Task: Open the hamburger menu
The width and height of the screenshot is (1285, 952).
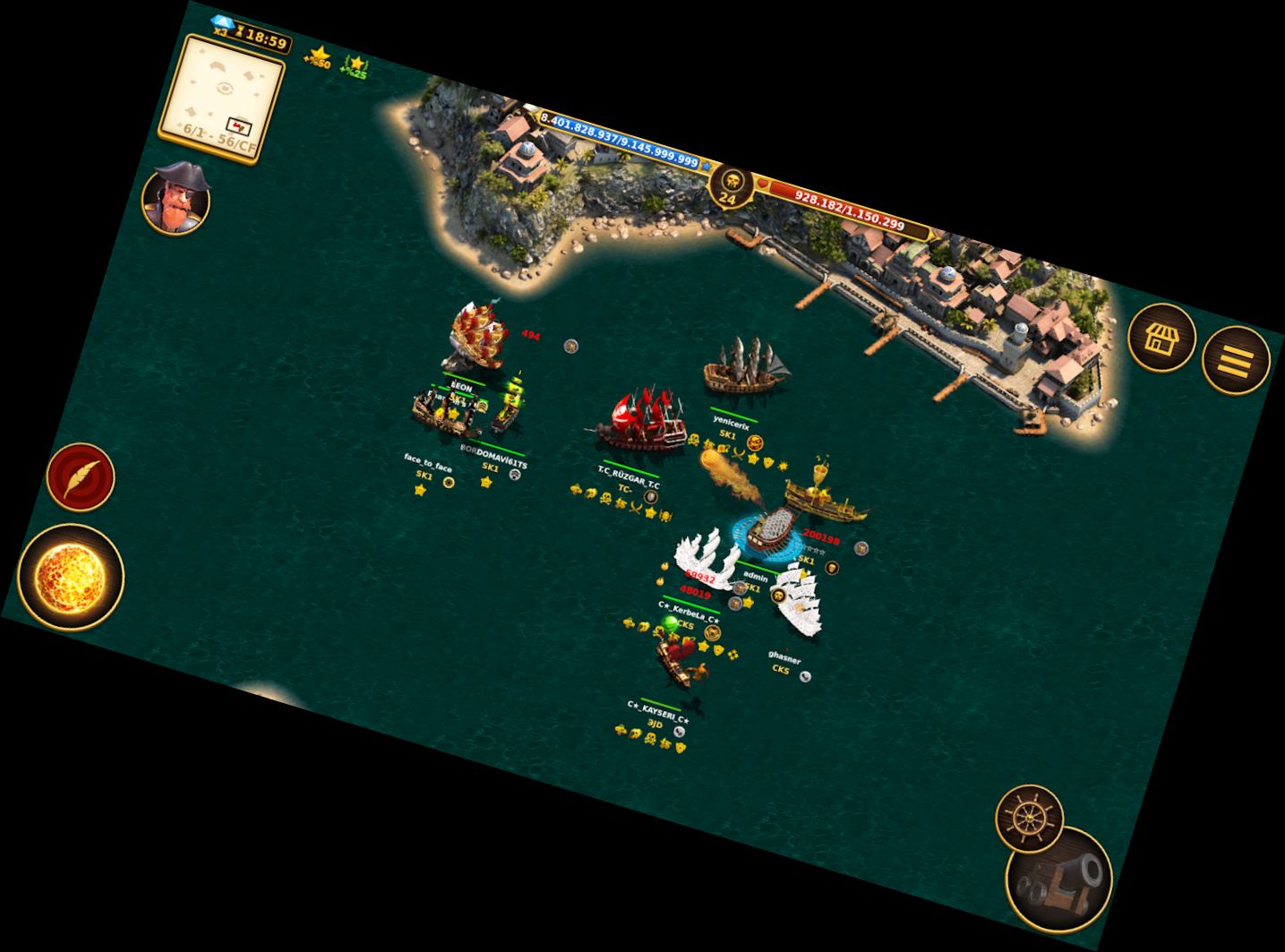Action: [1236, 360]
